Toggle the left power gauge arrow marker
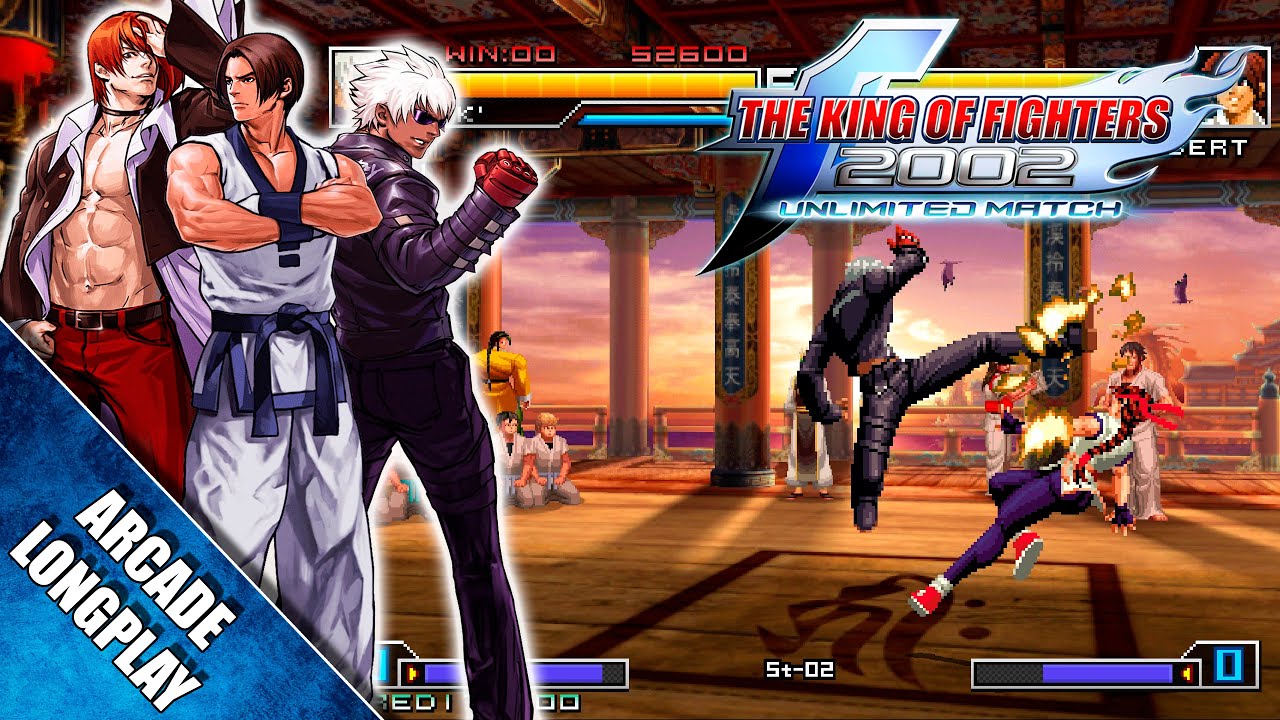The height and width of the screenshot is (720, 1280). click(412, 672)
